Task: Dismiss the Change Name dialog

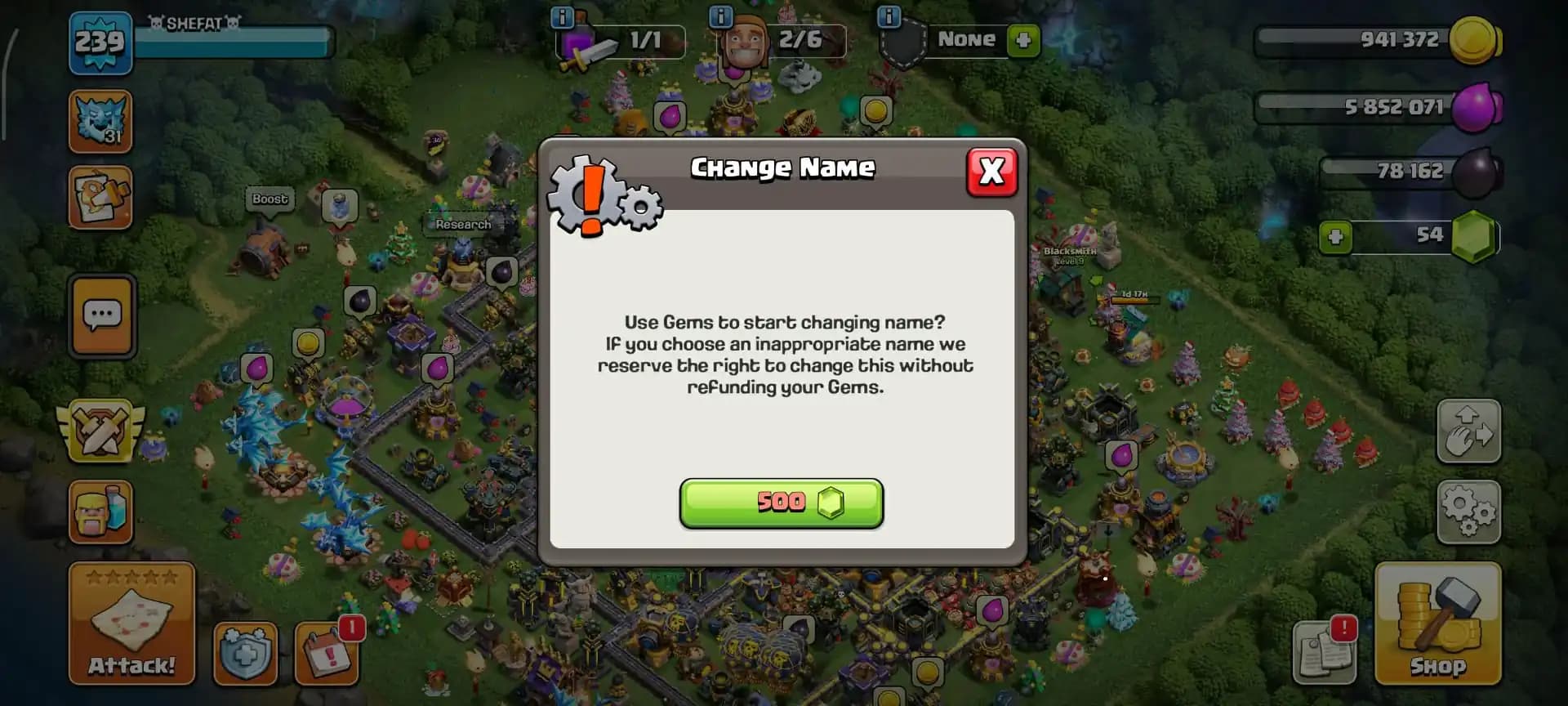Action: pyautogui.click(x=991, y=172)
